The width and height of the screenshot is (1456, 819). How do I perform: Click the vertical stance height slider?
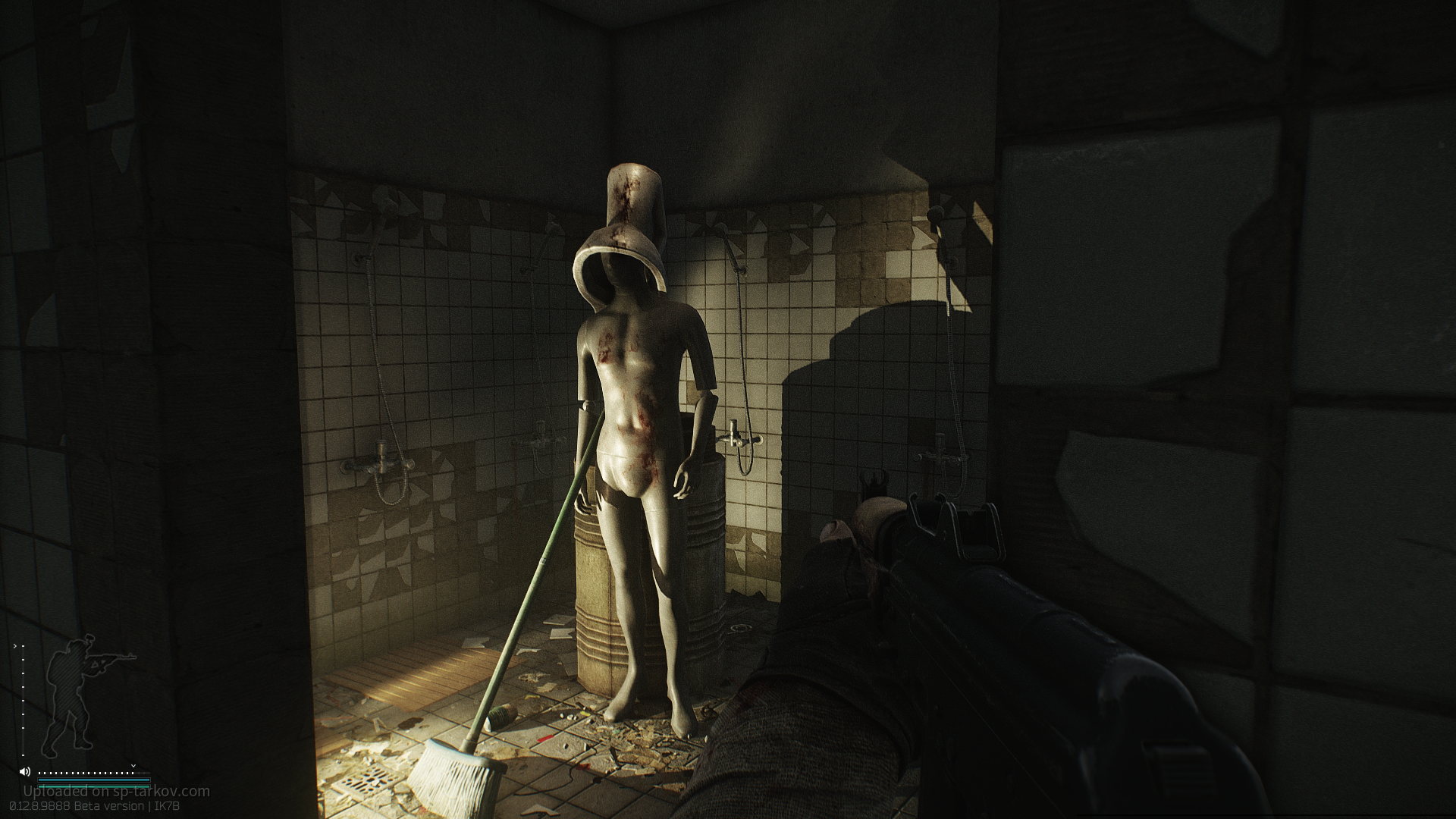(x=23, y=701)
